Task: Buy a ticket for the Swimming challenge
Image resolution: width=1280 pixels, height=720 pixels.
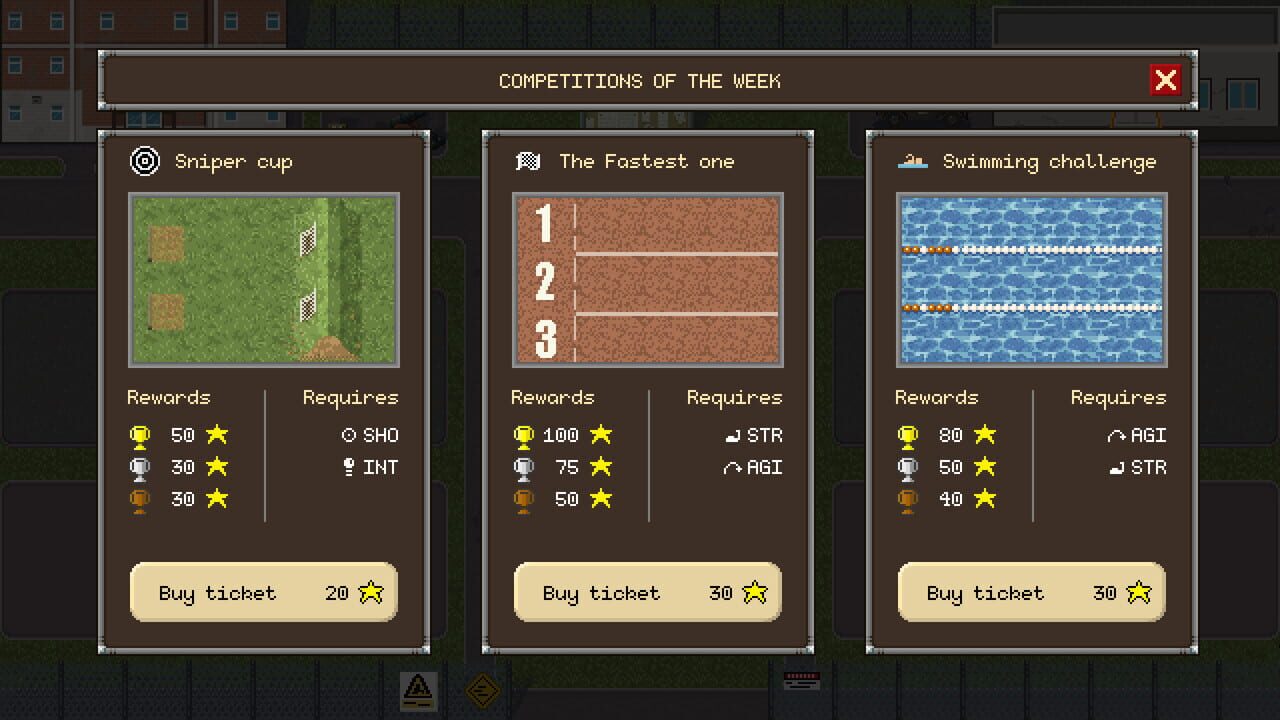Action: pos(1031,592)
